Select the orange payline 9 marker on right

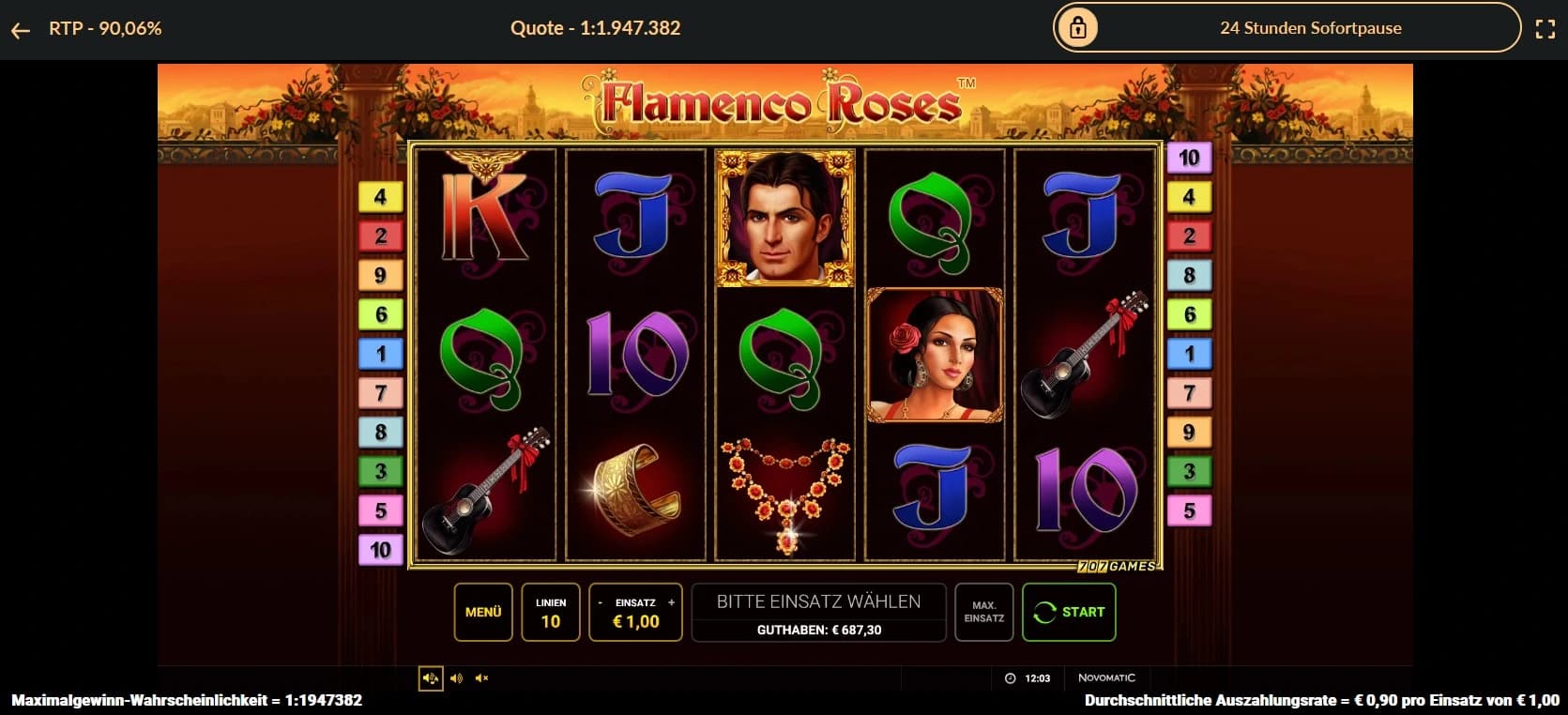tap(1189, 432)
